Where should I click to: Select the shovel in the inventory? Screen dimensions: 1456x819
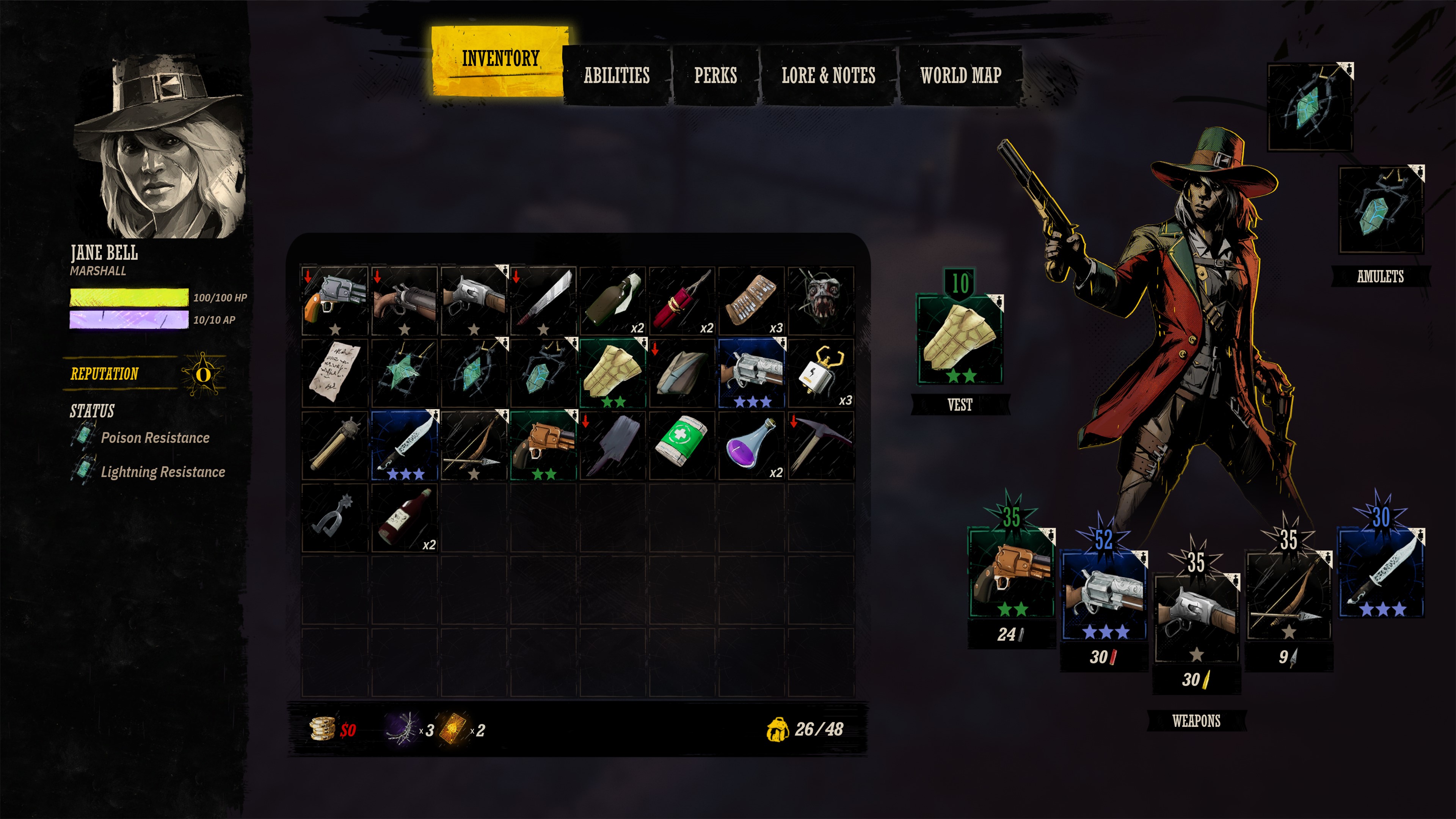[612, 445]
